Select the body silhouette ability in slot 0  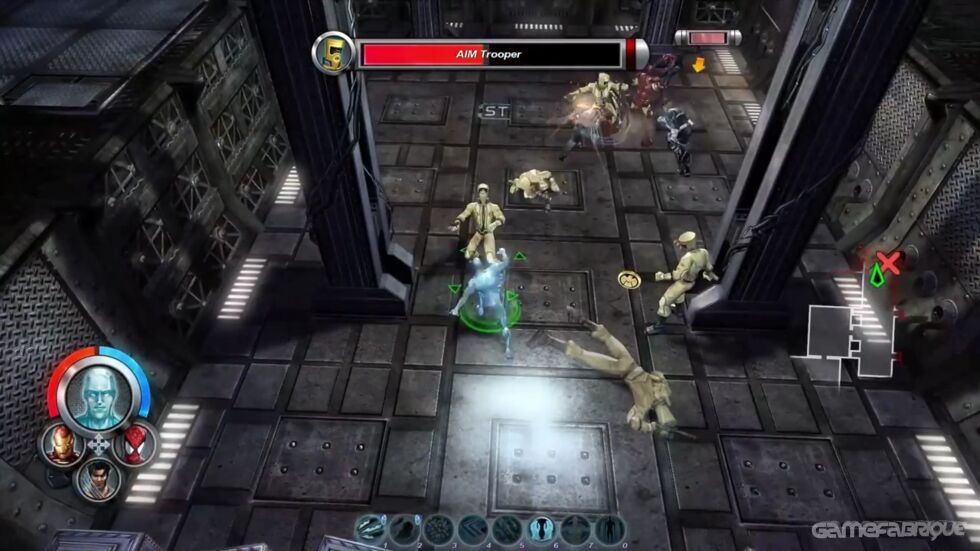tap(609, 528)
